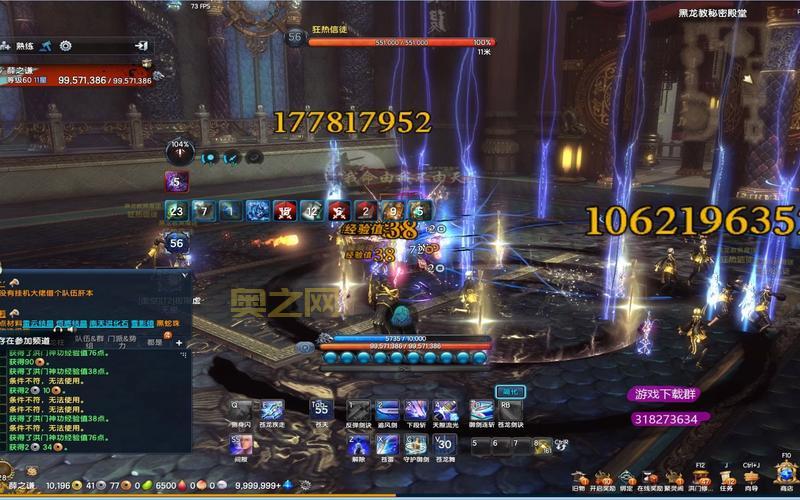Cast the 守护御剑 skill

(x=416, y=444)
